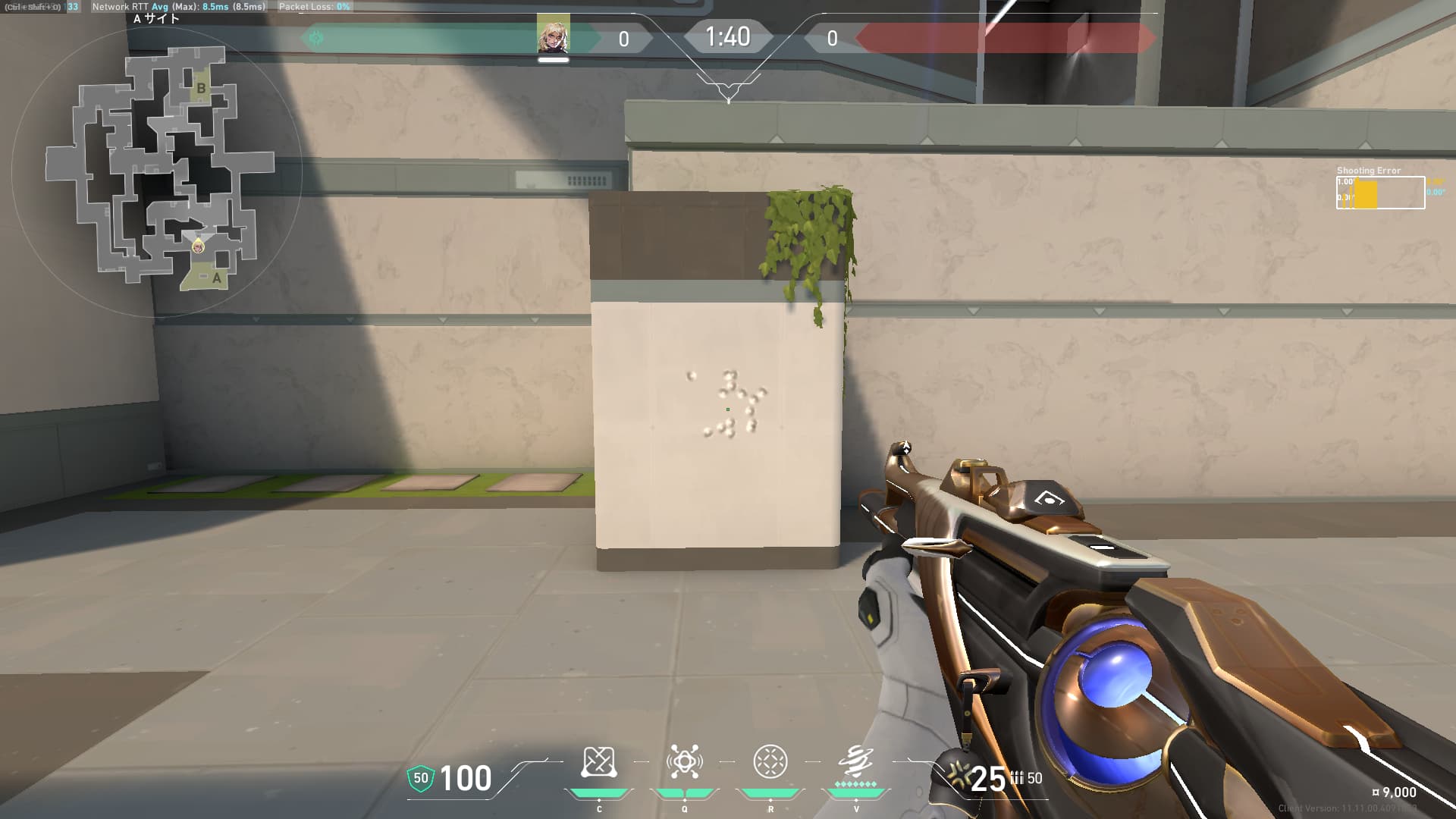Click the teal team gear icon
Image resolution: width=1456 pixels, height=819 pixels.
pos(316,37)
